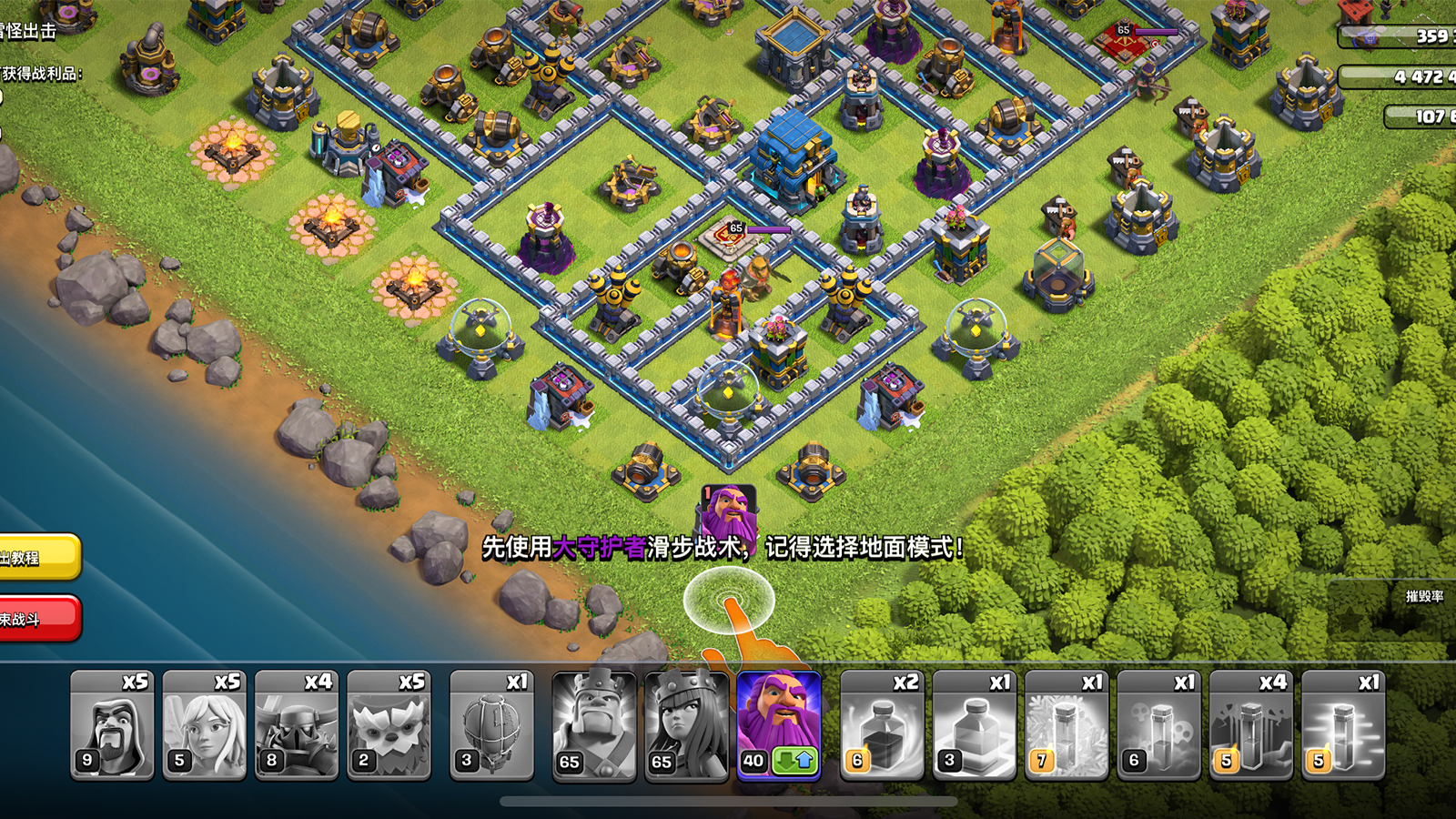Choose the P.E.K.K.A troop card
This screenshot has height=819, width=1456.
(296, 725)
